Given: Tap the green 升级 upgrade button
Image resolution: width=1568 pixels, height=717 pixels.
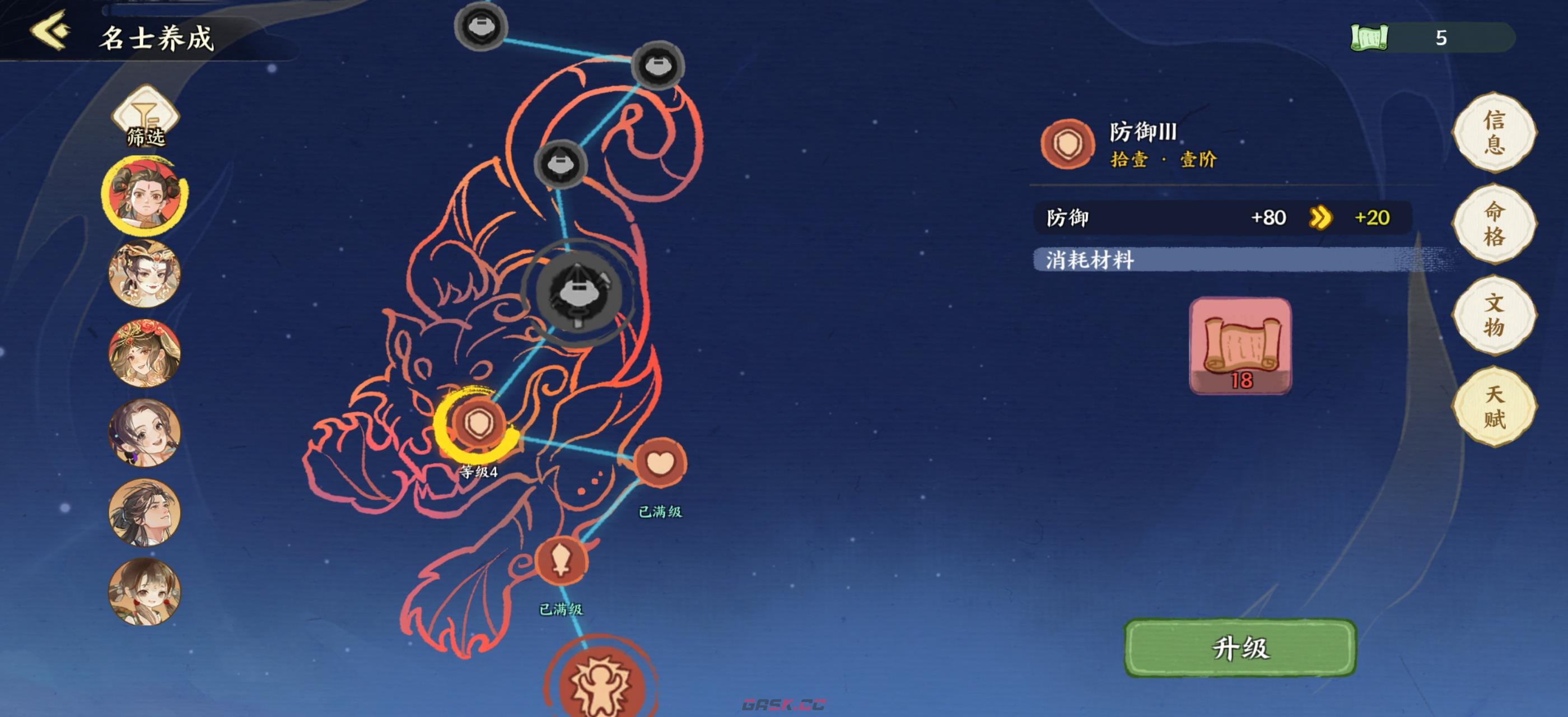Looking at the screenshot, I should coord(1240,648).
